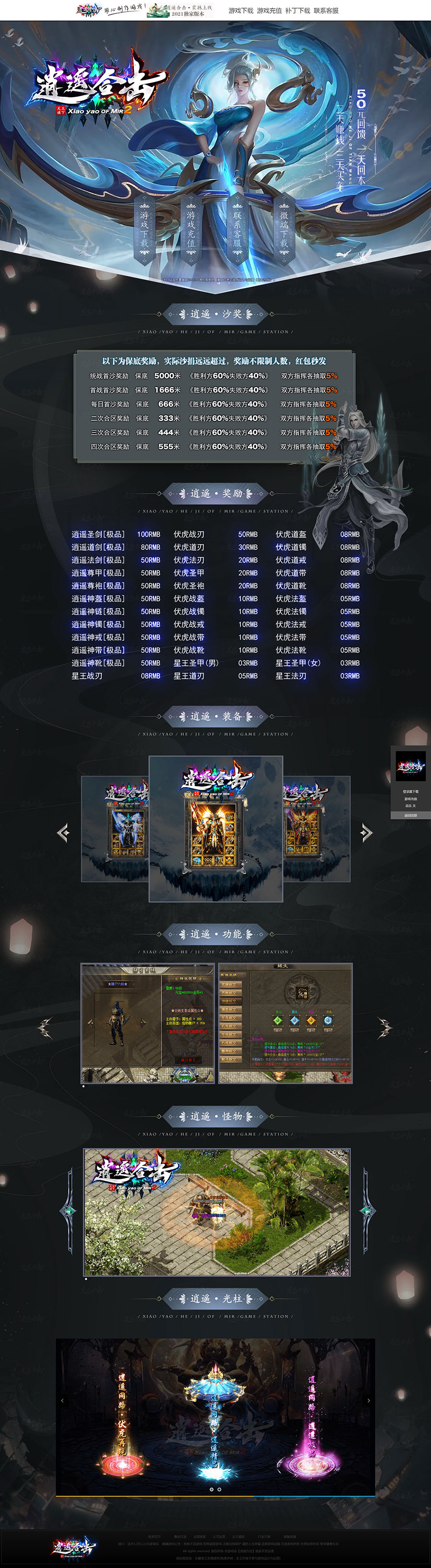Click the left arrow of 怪物 carousel
The height and width of the screenshot is (1568, 431).
[69, 1210]
